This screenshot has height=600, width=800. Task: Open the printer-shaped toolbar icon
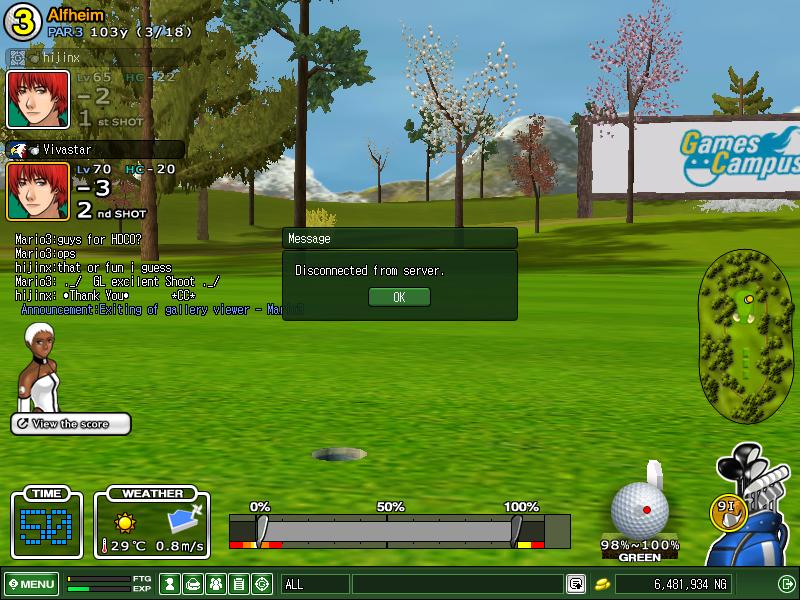pyautogui.click(x=194, y=584)
